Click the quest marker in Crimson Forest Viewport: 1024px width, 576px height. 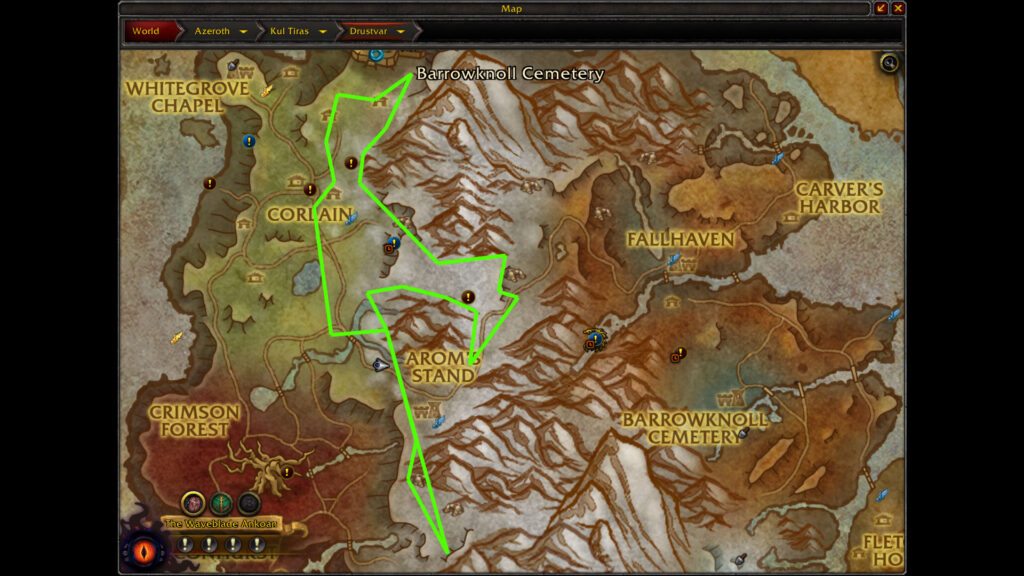[x=287, y=472]
